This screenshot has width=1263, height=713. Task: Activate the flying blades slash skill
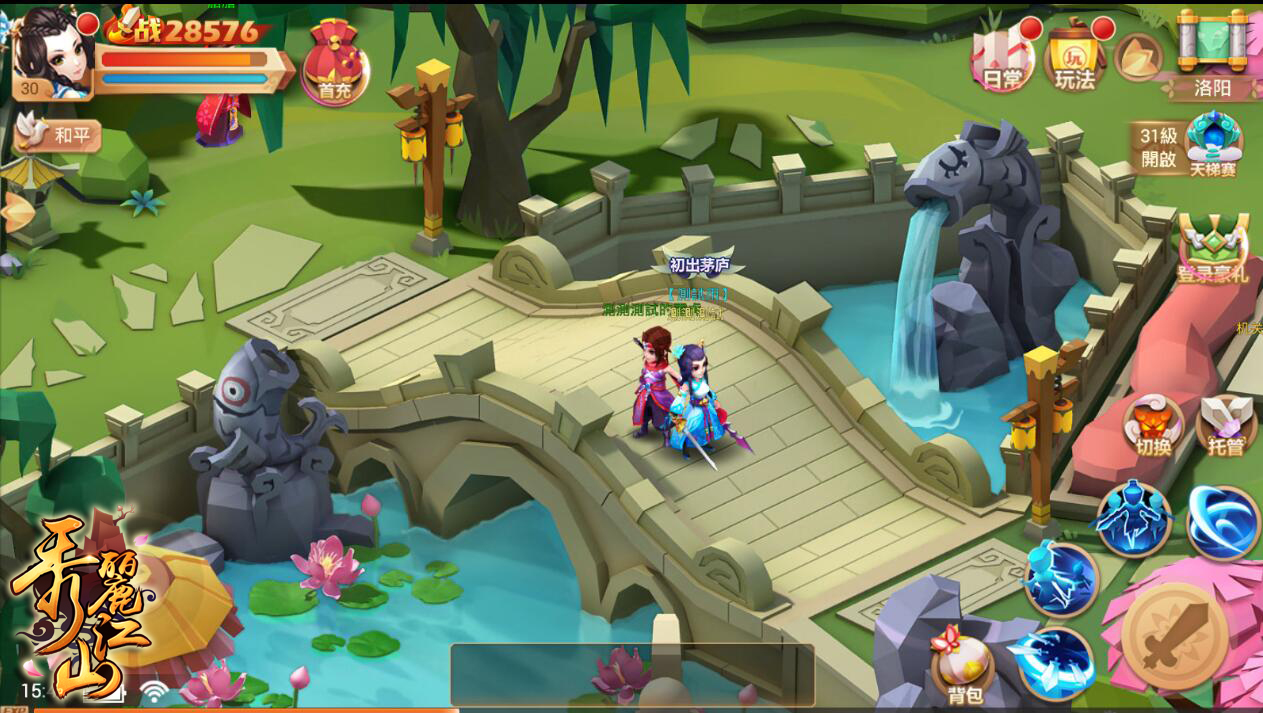[1056, 661]
